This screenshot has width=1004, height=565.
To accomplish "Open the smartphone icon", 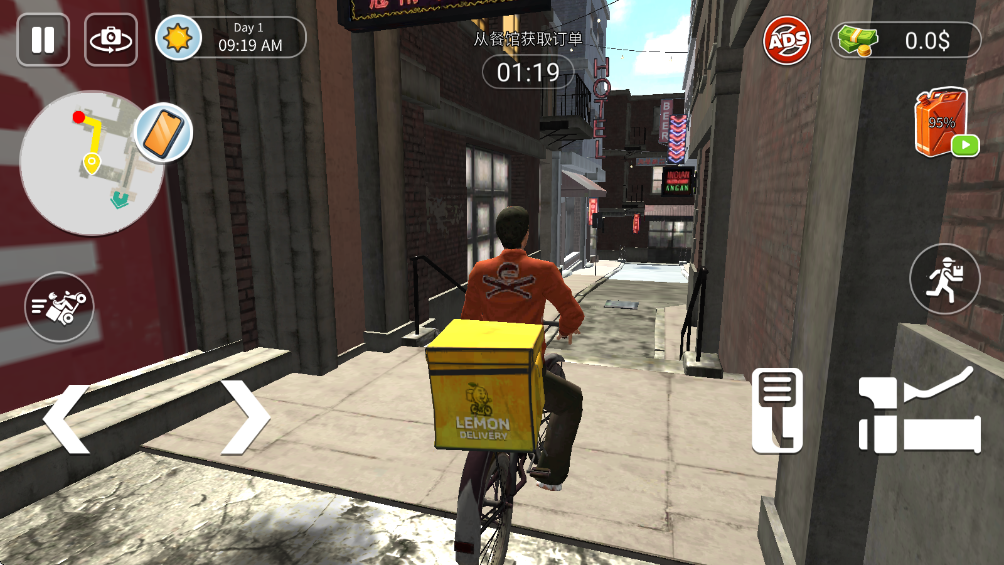I will pos(162,132).
